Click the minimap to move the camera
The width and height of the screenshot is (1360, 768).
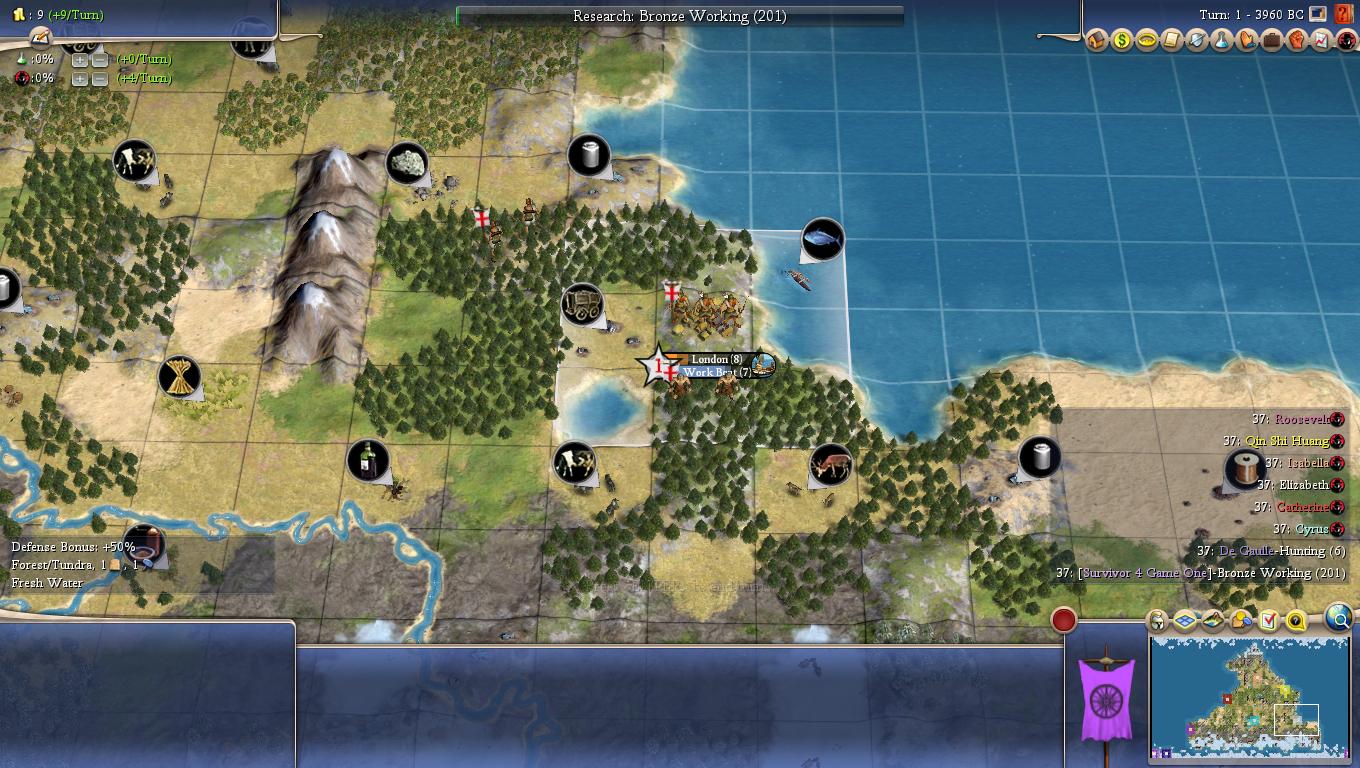click(x=1250, y=700)
